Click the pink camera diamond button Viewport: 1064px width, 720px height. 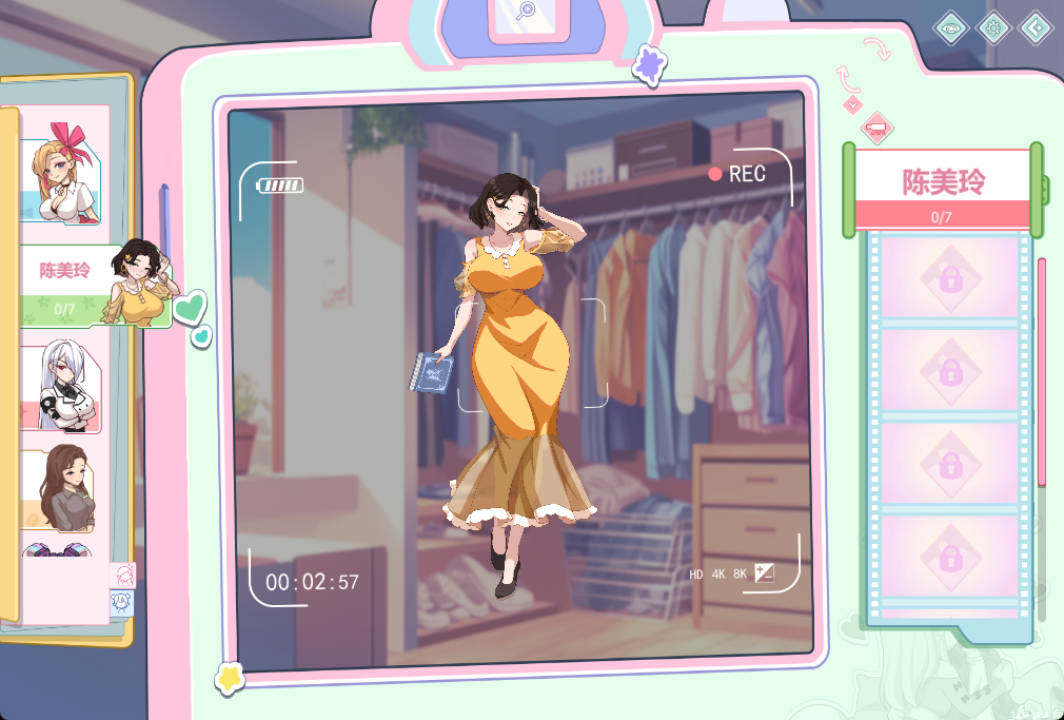point(877,126)
